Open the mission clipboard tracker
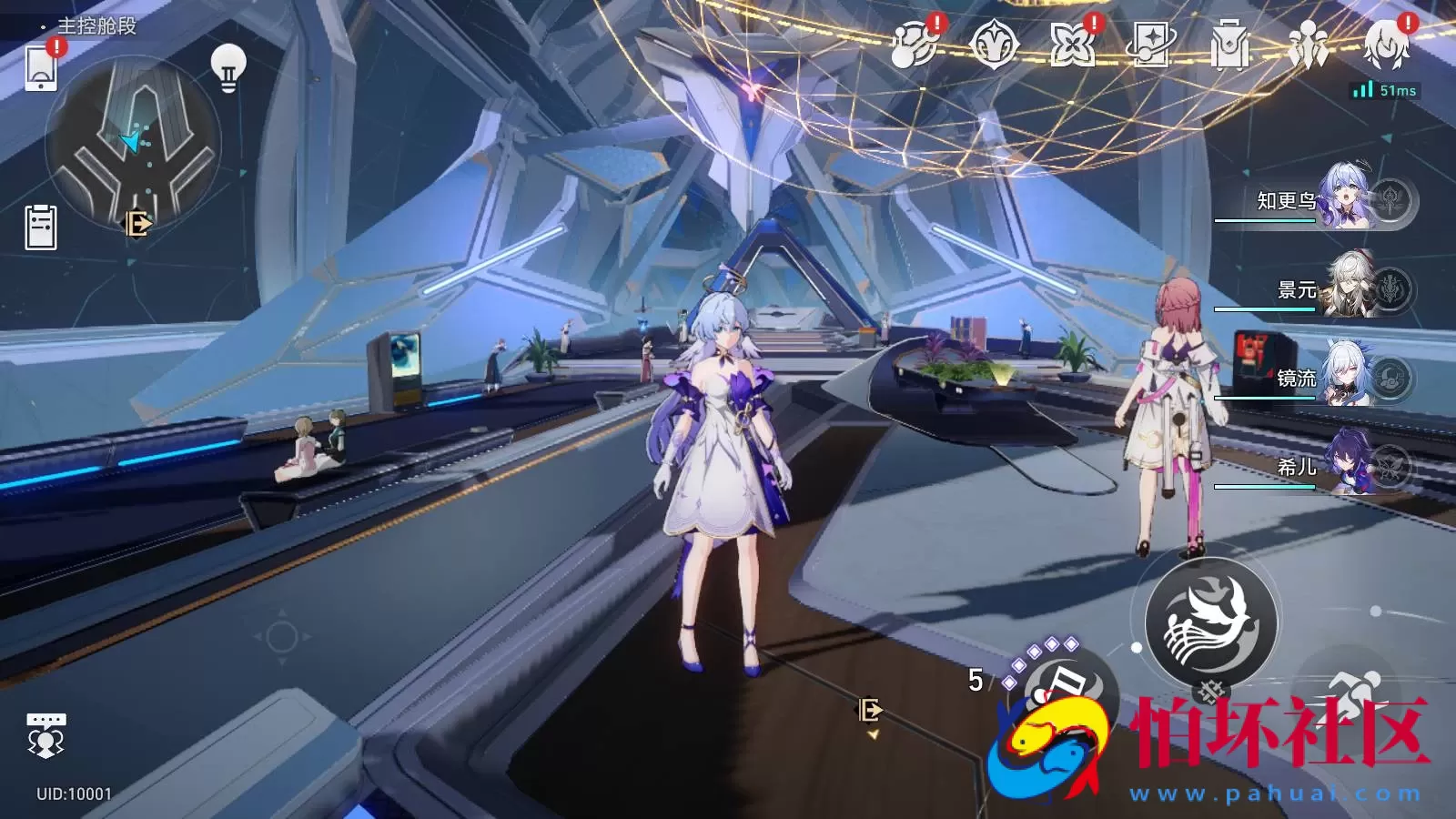 click(41, 227)
